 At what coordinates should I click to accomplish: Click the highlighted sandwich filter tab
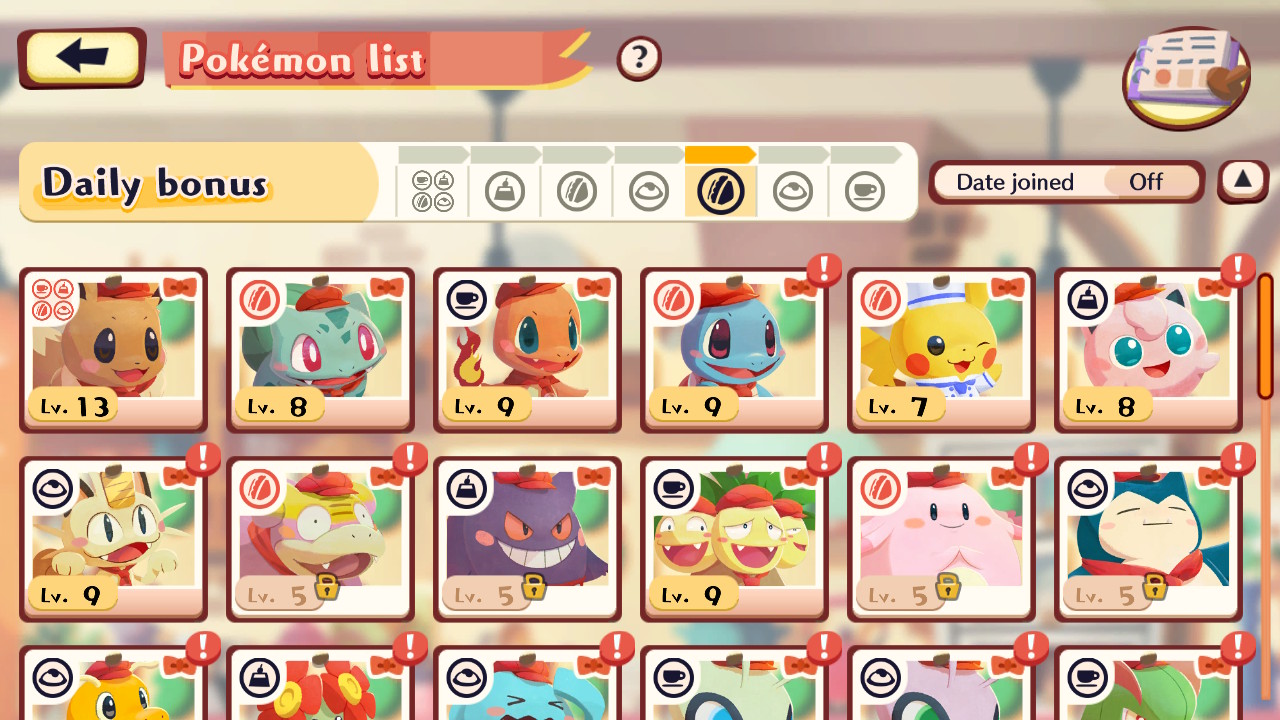pos(722,190)
